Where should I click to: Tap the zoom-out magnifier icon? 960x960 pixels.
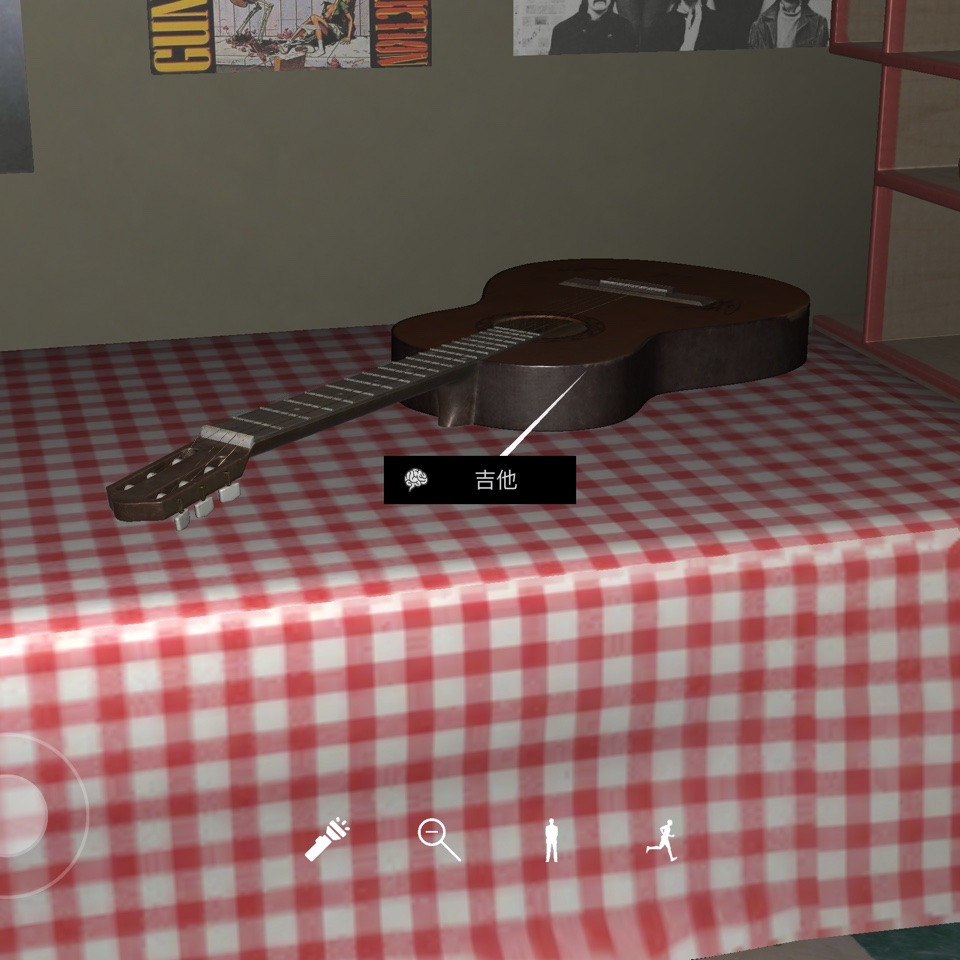[438, 839]
